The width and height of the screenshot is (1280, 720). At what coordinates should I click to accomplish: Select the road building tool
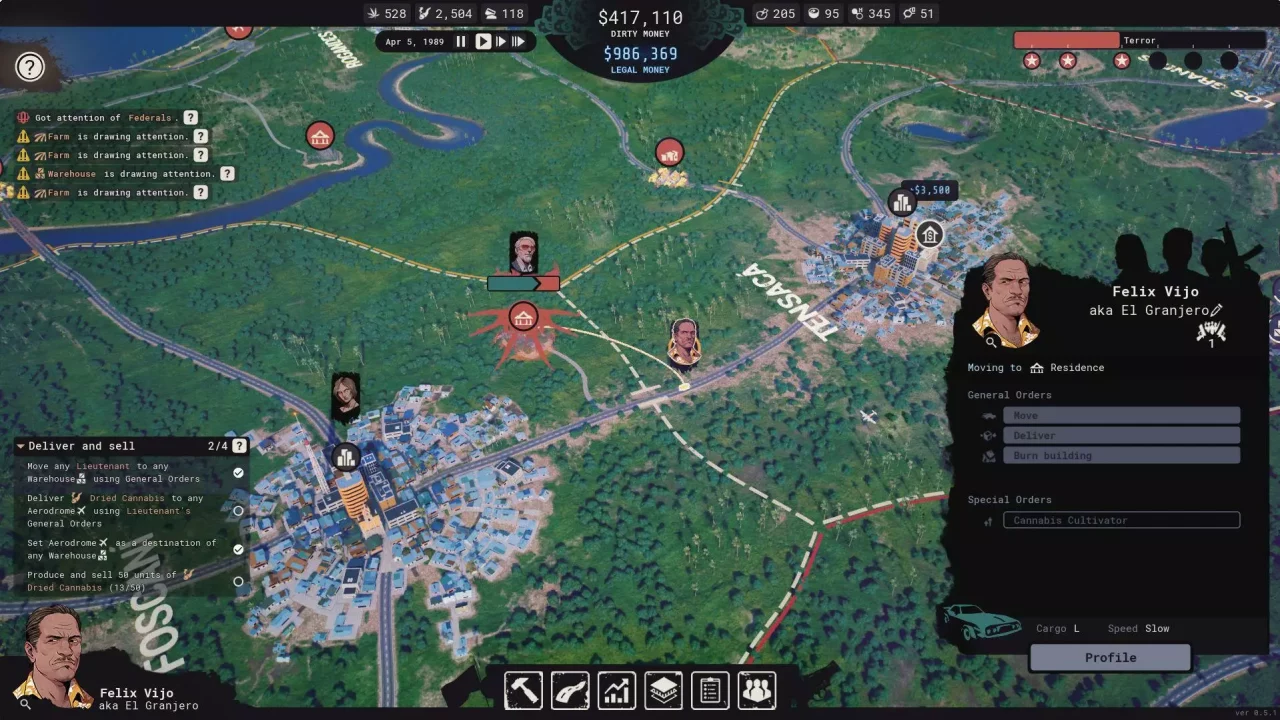tap(569, 690)
